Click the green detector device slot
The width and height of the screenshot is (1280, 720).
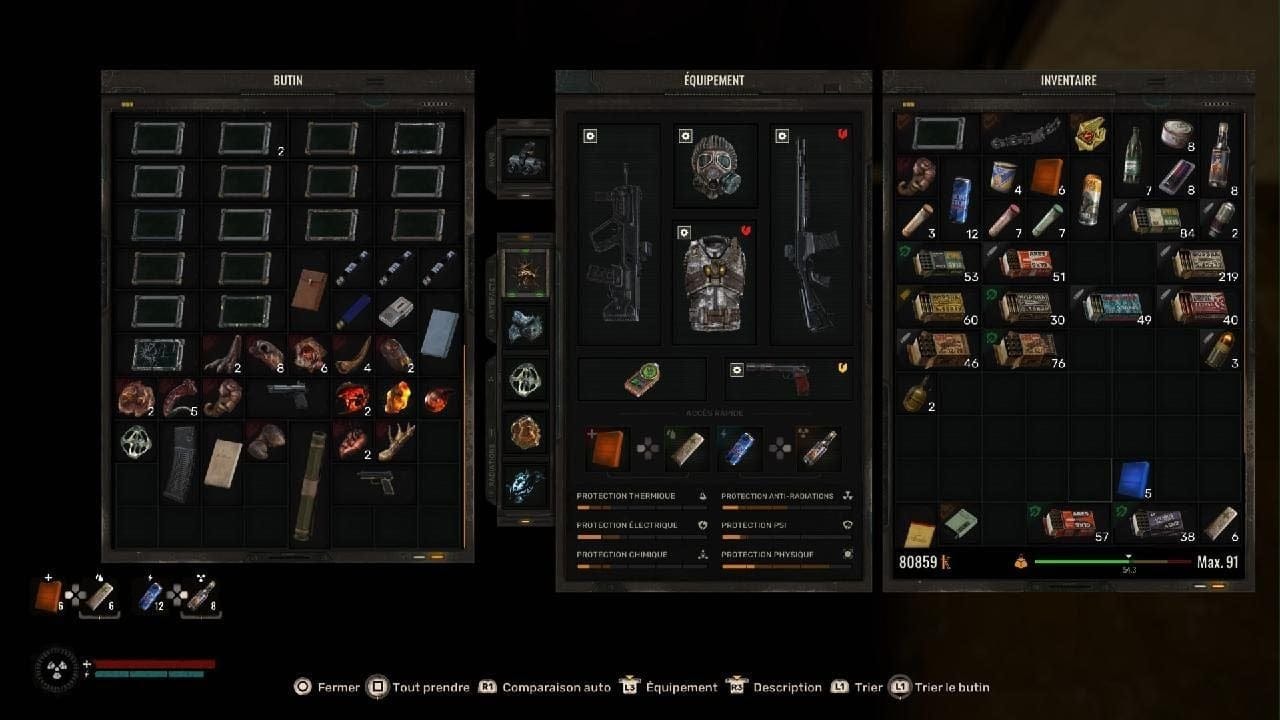[x=641, y=379]
